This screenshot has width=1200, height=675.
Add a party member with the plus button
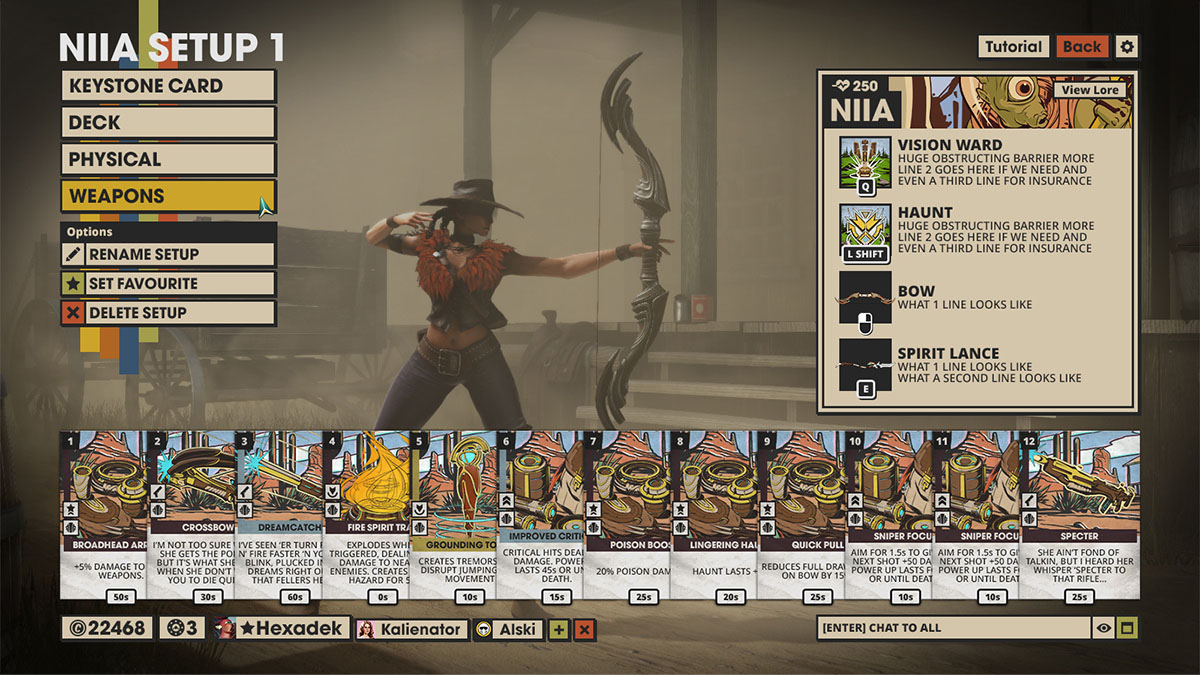coord(558,629)
